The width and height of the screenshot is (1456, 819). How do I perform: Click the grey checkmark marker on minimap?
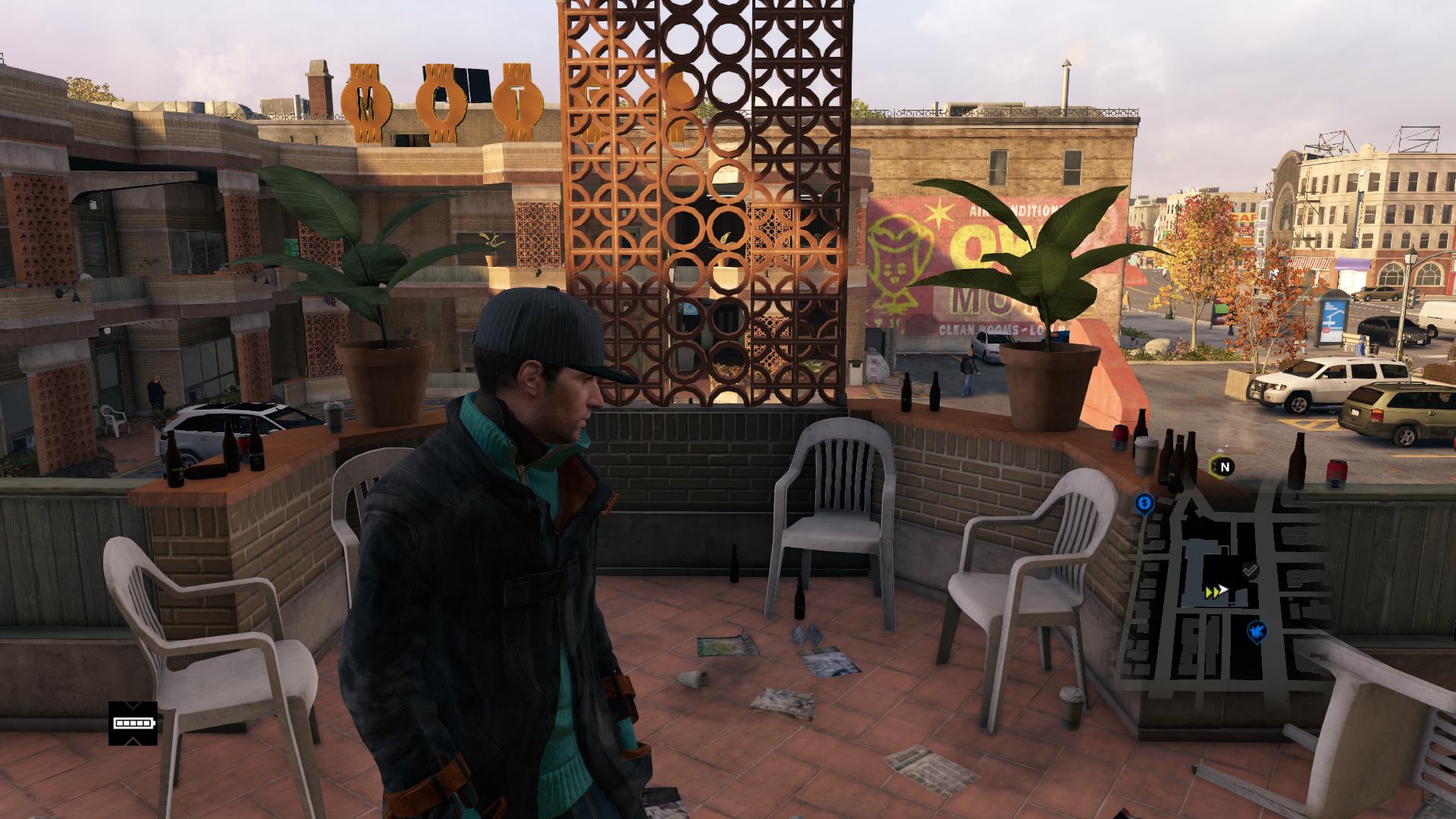[x=1250, y=570]
